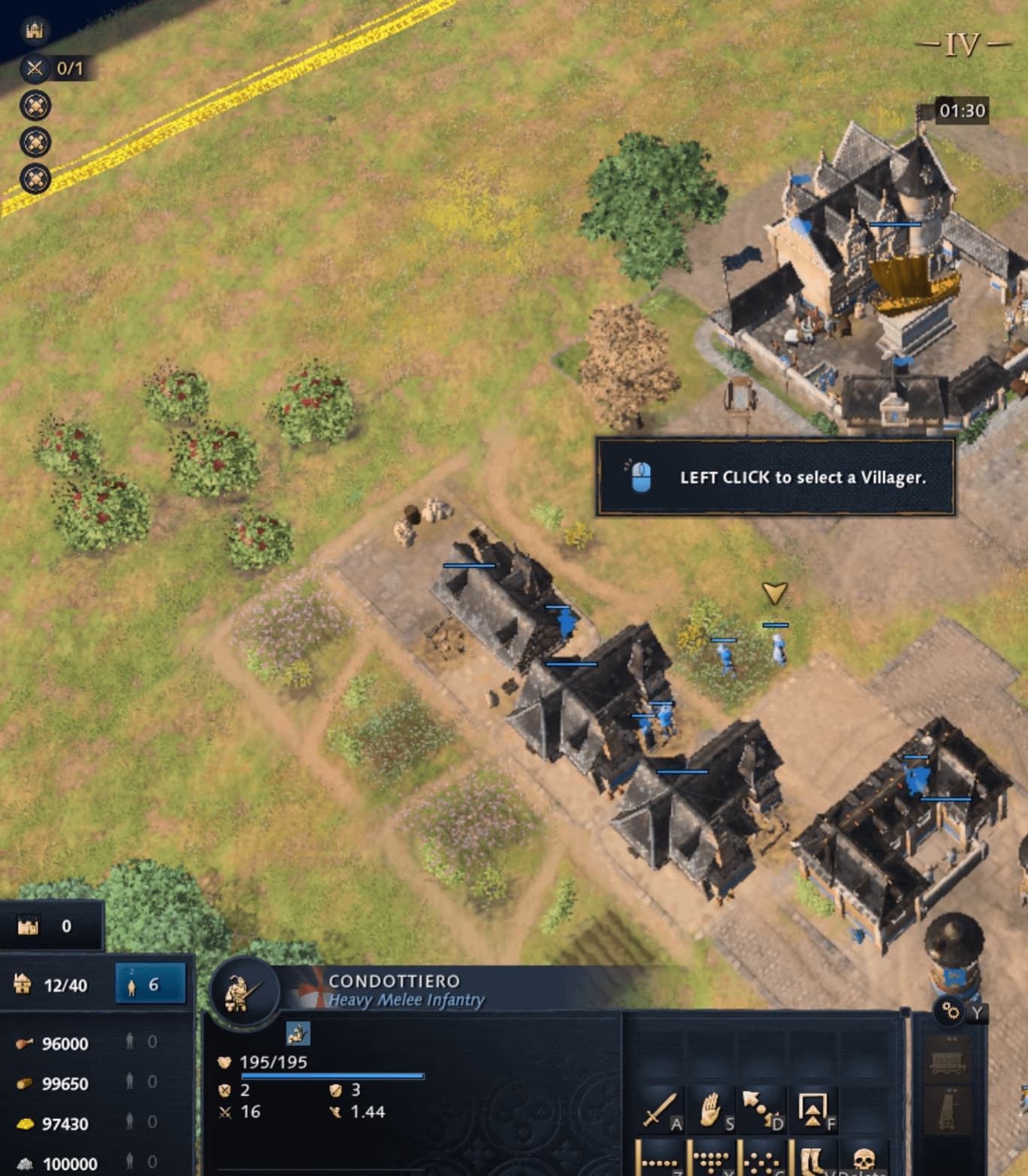1028x1176 pixels.
Task: Switch to the wedge formation icon
Action: pyautogui.click(x=709, y=1160)
